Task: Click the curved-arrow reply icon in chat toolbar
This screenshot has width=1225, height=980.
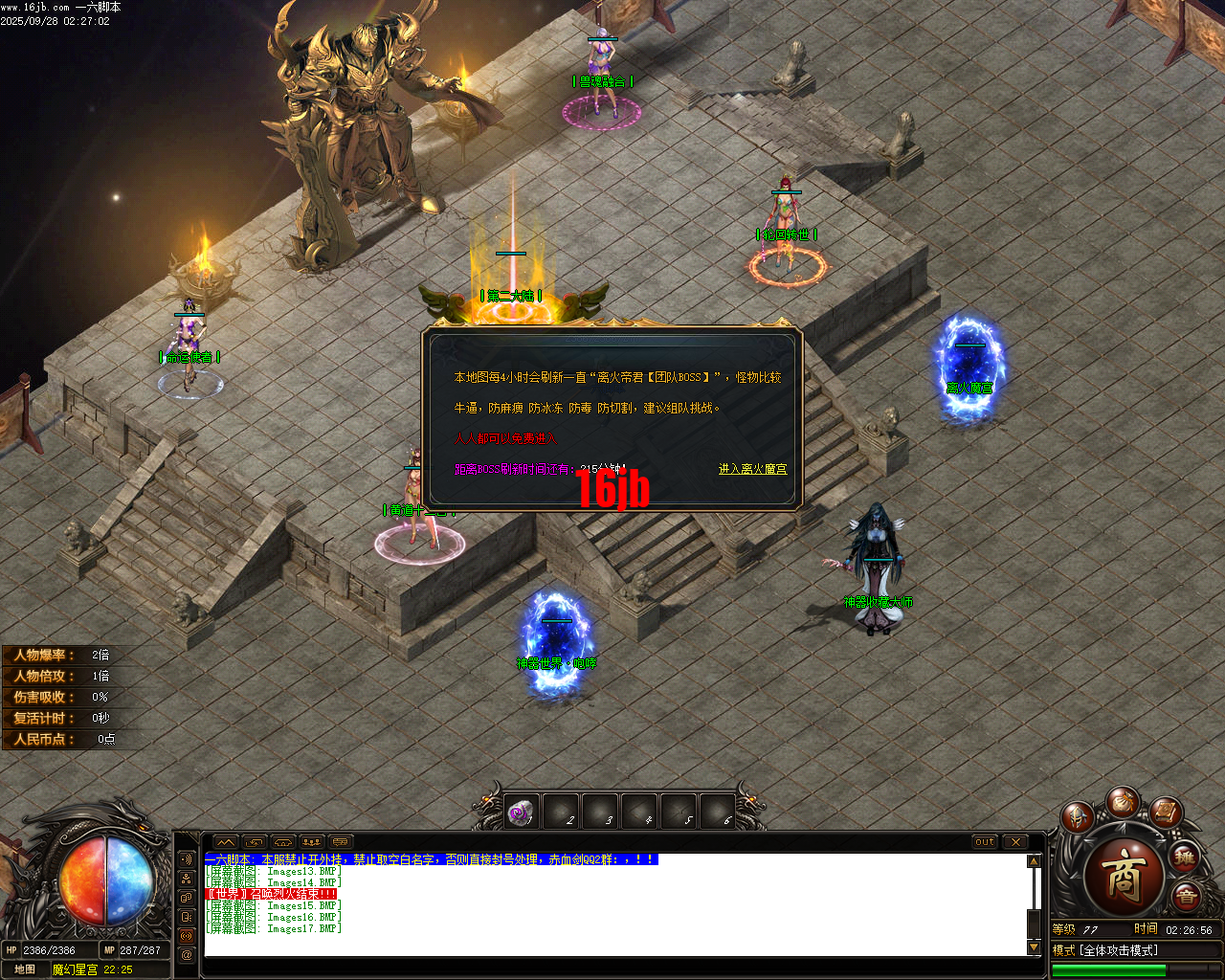Action: coord(255,842)
